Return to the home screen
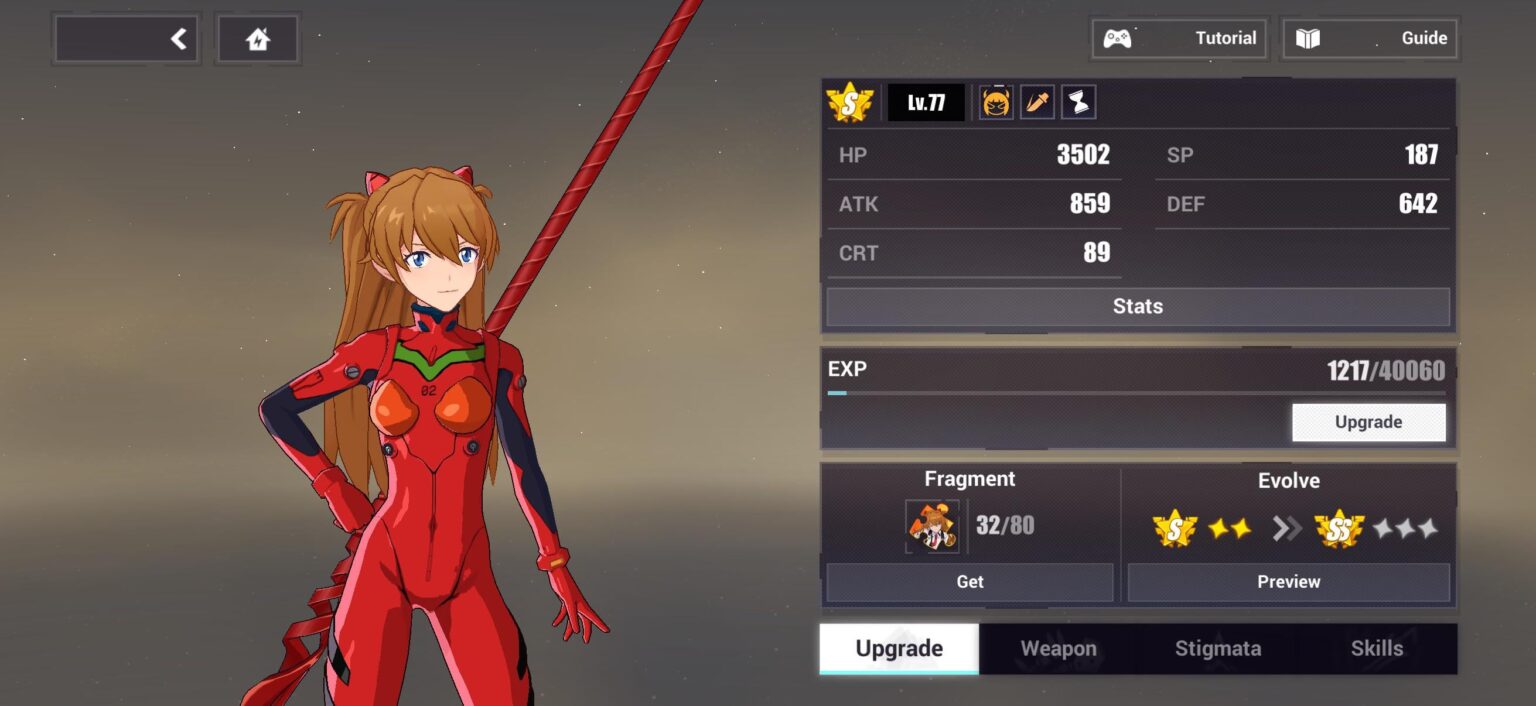This screenshot has height=706, width=1536. 258,39
